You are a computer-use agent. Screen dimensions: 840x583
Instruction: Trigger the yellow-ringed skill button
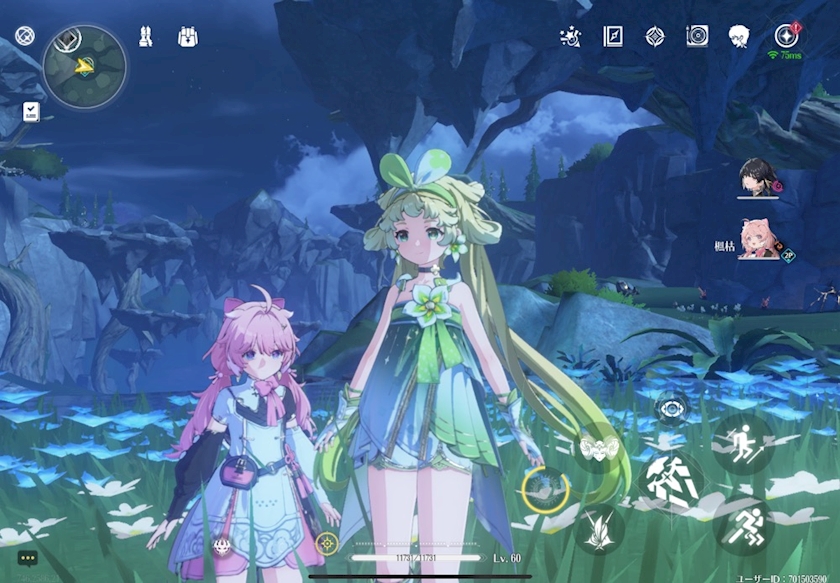click(545, 489)
